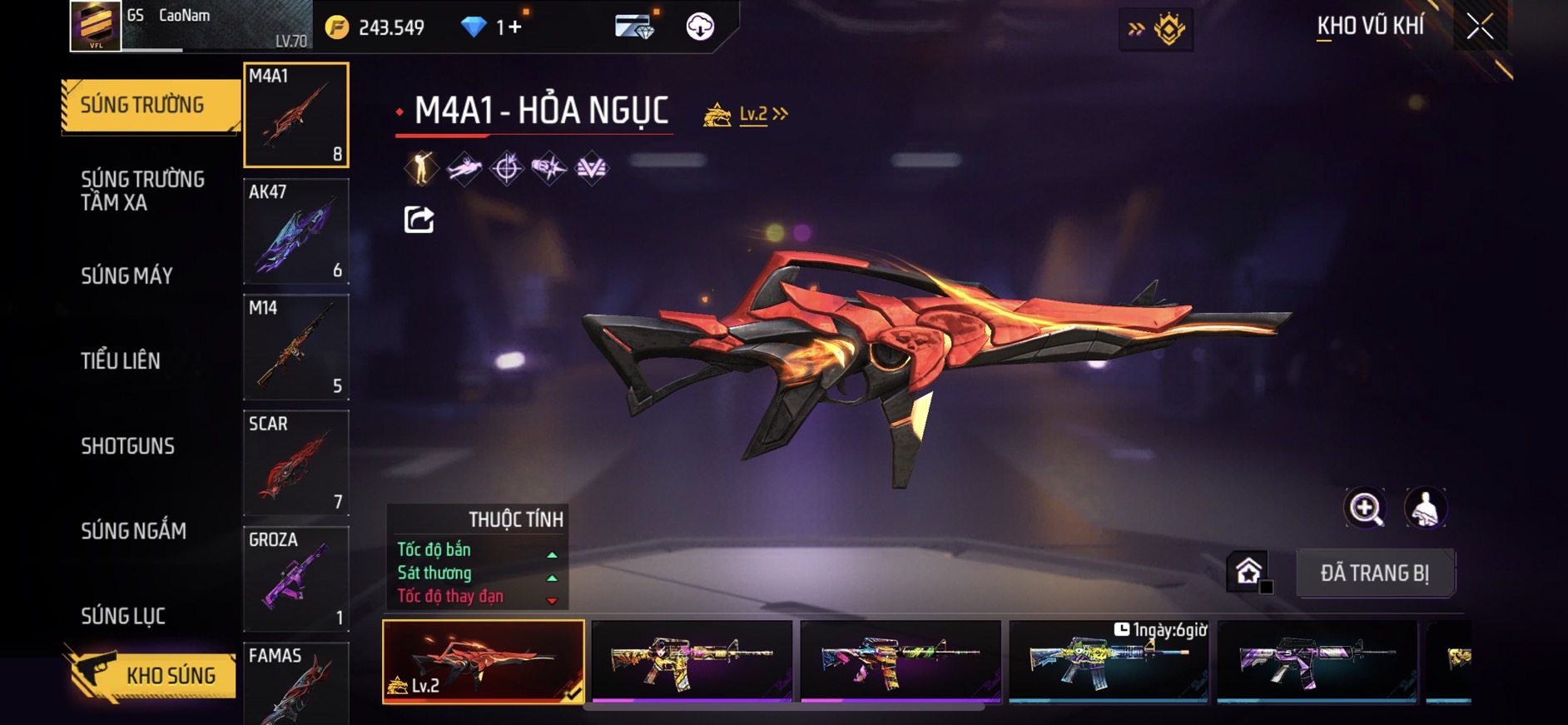Open the Súng Lục category
The width and height of the screenshot is (1568, 725).
[123, 616]
